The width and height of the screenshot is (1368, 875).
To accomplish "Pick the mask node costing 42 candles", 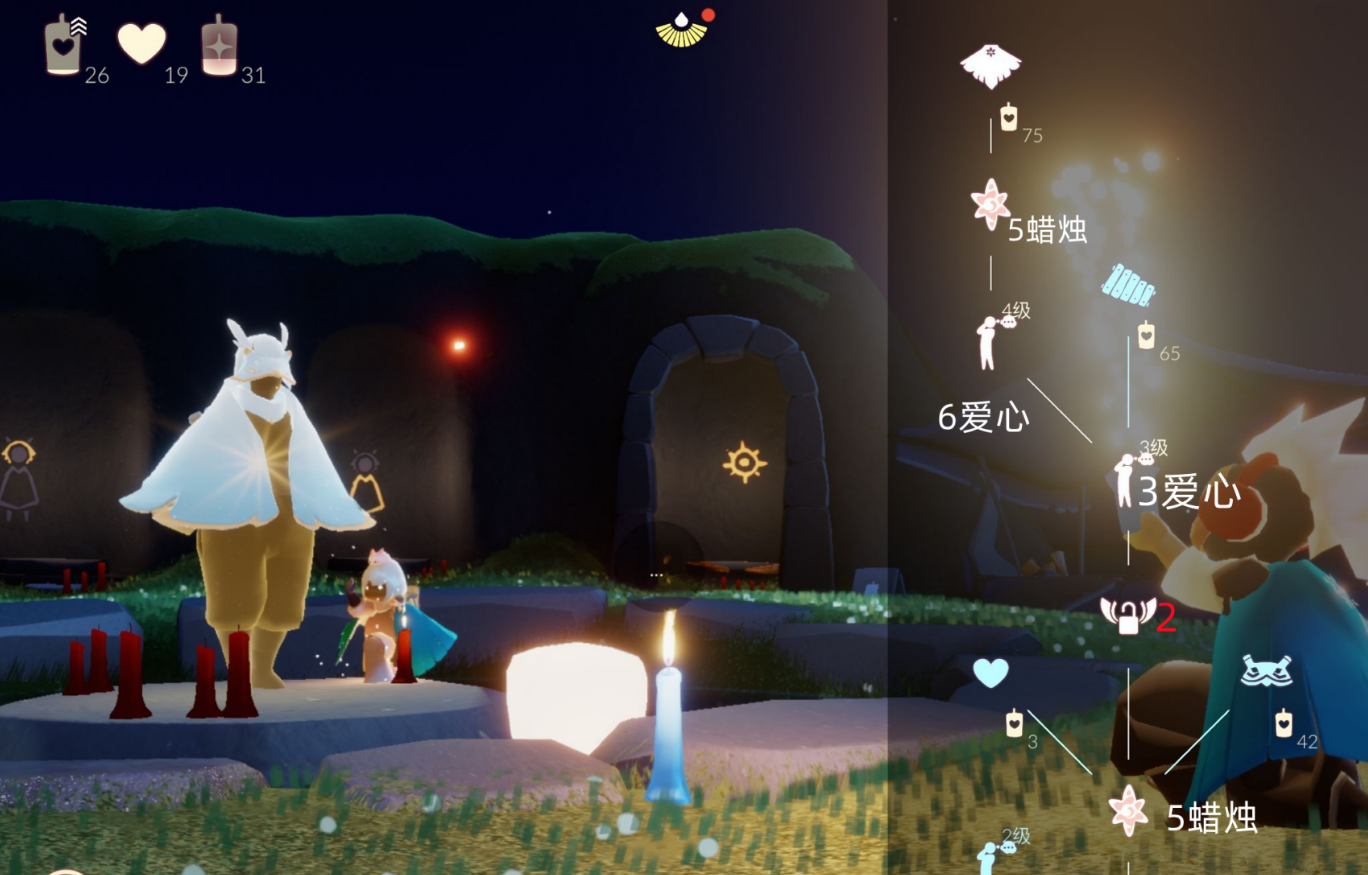I will click(x=1266, y=671).
